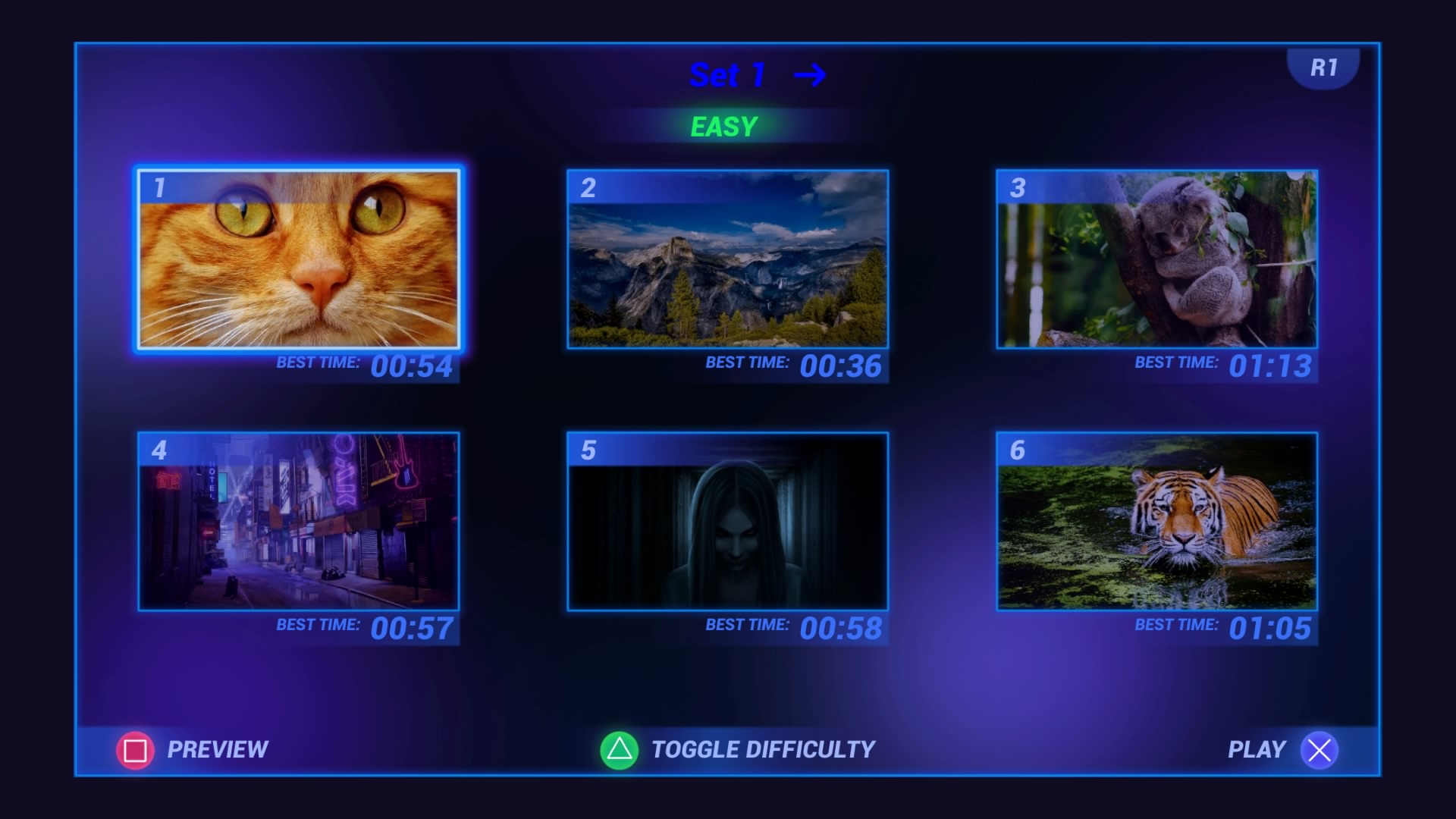Viewport: 1456px width, 819px height.
Task: Go to the next set arrow
Action: pos(809,75)
